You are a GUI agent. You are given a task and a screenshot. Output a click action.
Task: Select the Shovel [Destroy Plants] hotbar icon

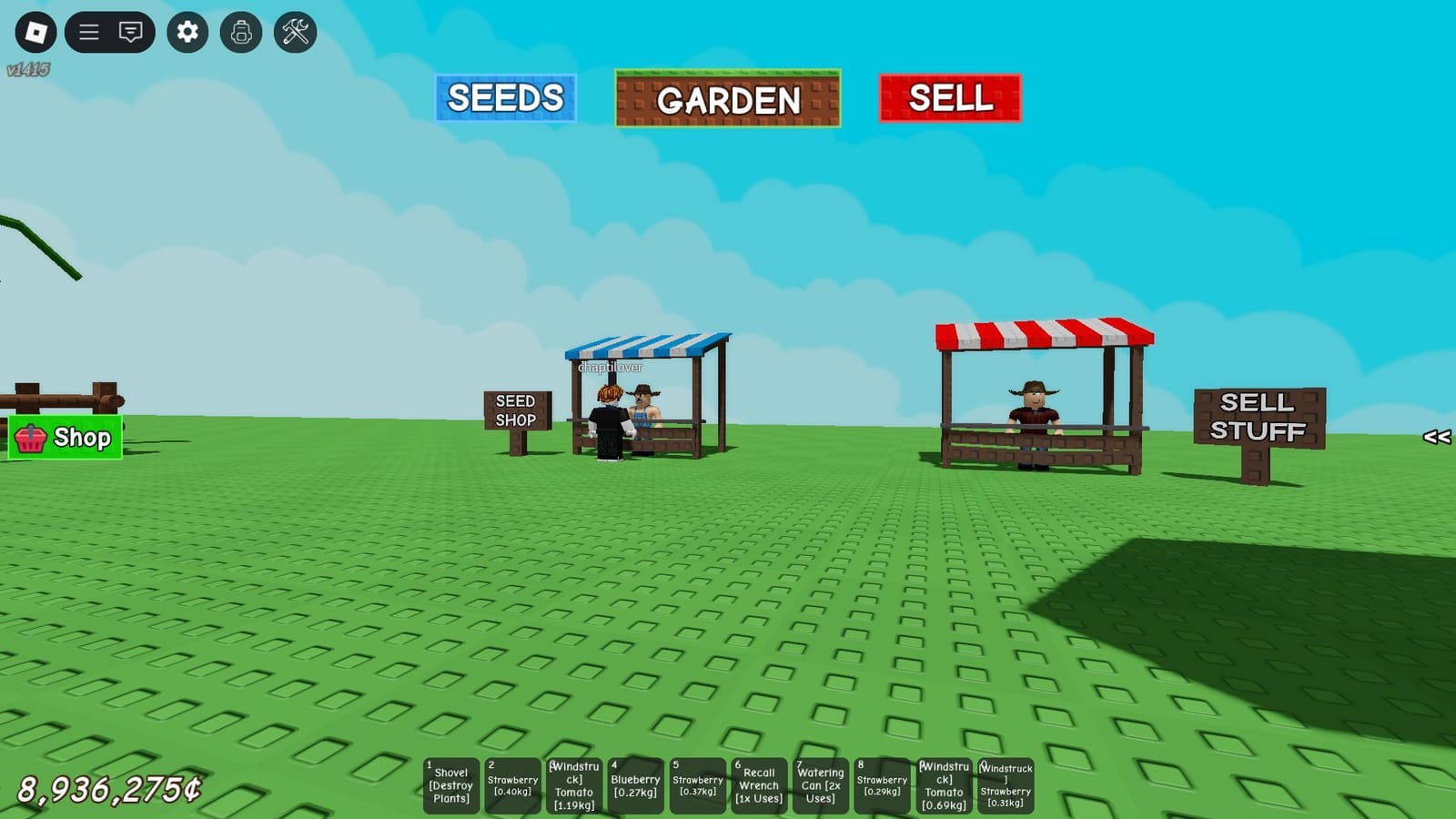pos(451,784)
